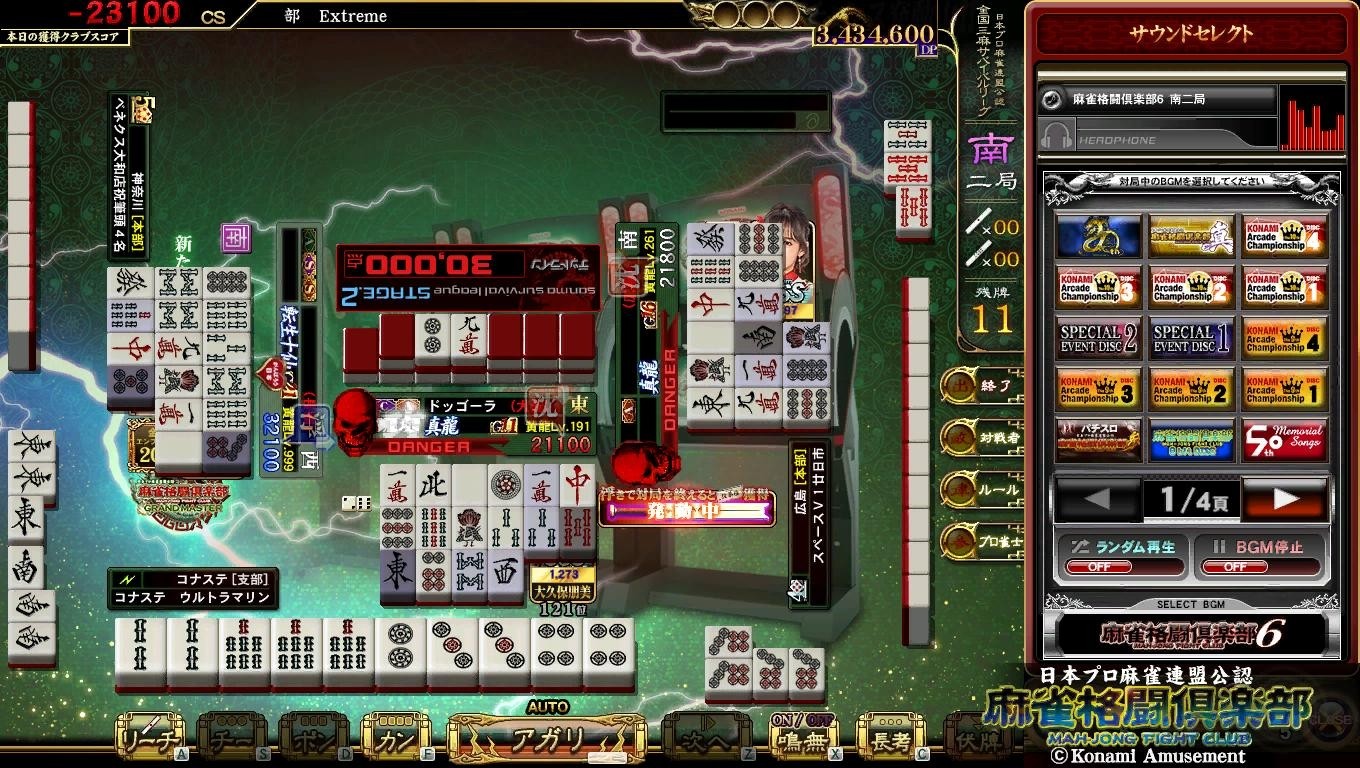The height and width of the screenshot is (768, 1360).
Task: Declare a win with the アガリ button
Action: [546, 741]
